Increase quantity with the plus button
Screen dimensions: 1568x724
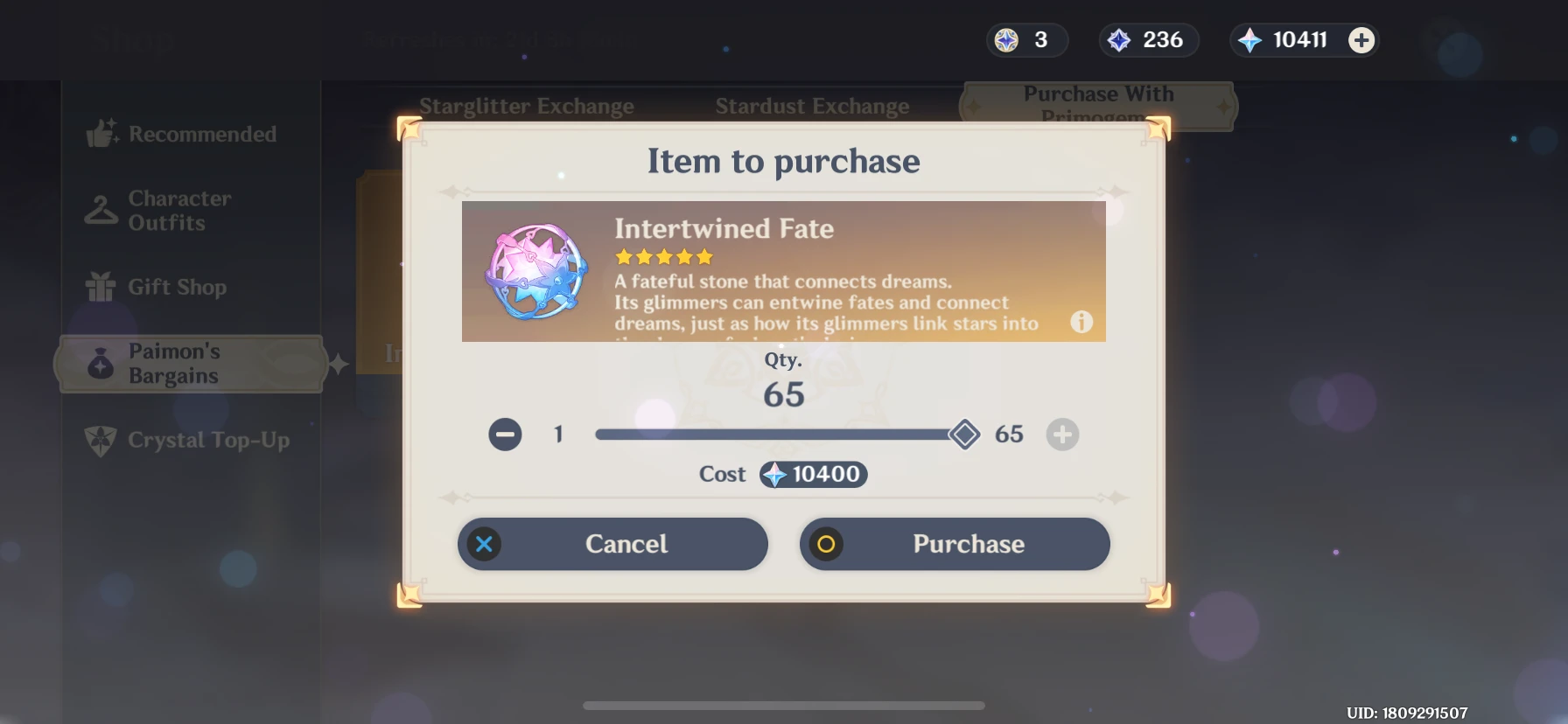click(1063, 435)
